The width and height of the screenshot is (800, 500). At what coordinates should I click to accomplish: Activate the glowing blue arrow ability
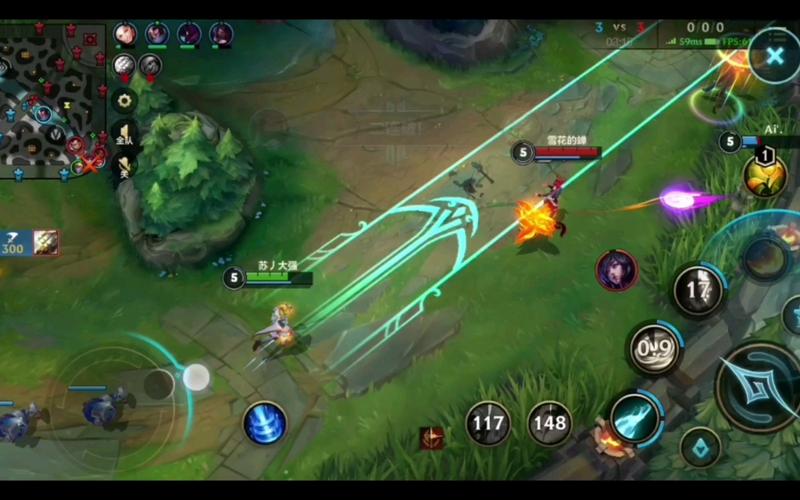(635, 419)
